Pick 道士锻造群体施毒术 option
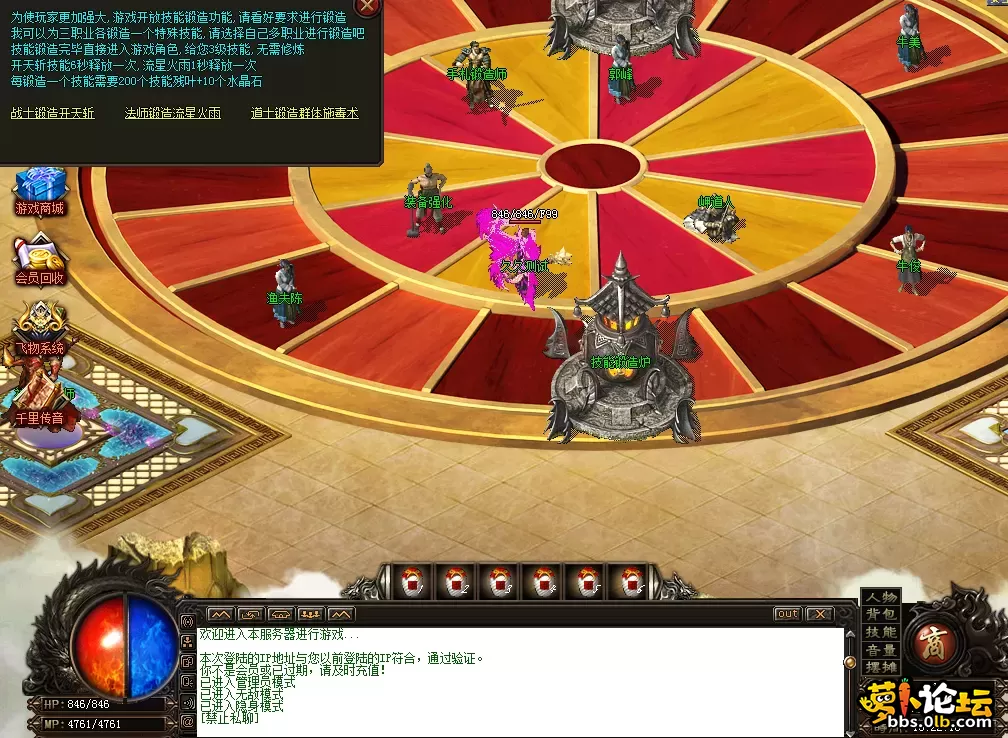 pyautogui.click(x=304, y=114)
